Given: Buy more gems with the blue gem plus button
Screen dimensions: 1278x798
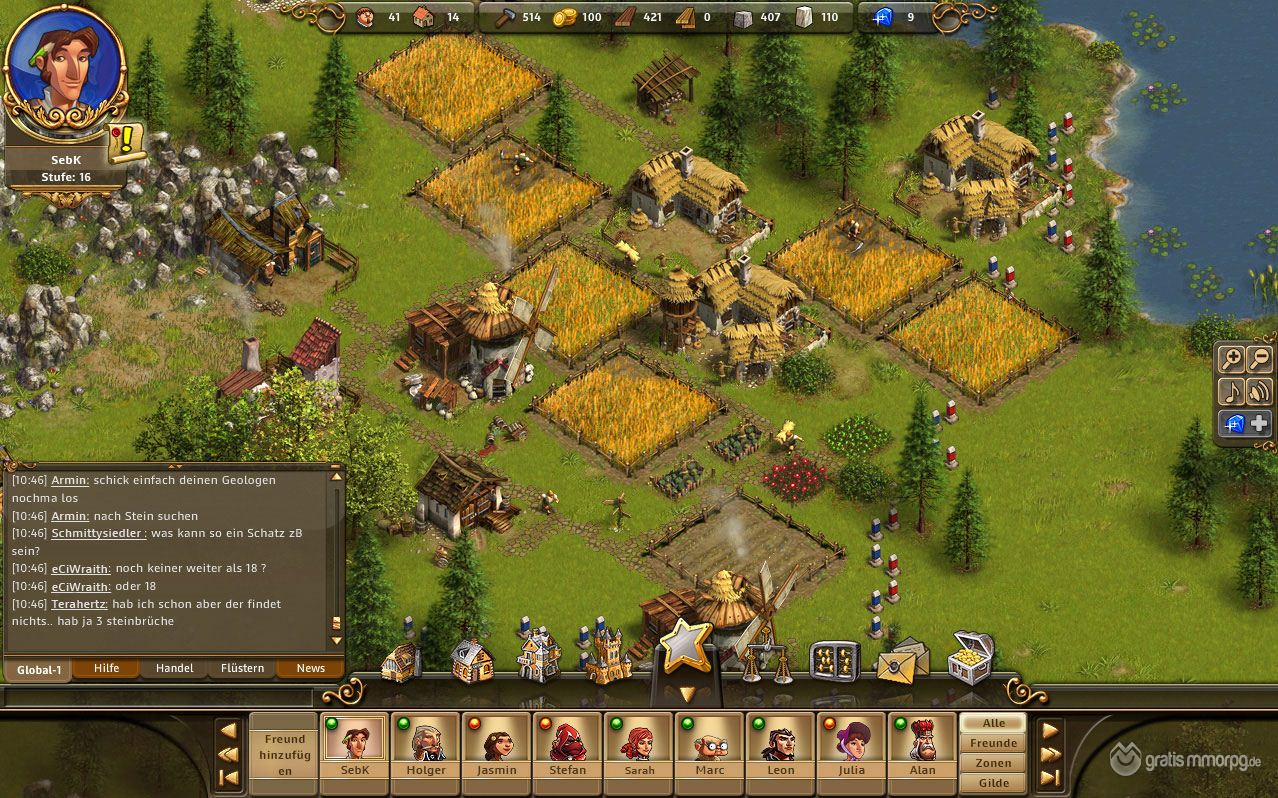Looking at the screenshot, I should [x=1245, y=423].
